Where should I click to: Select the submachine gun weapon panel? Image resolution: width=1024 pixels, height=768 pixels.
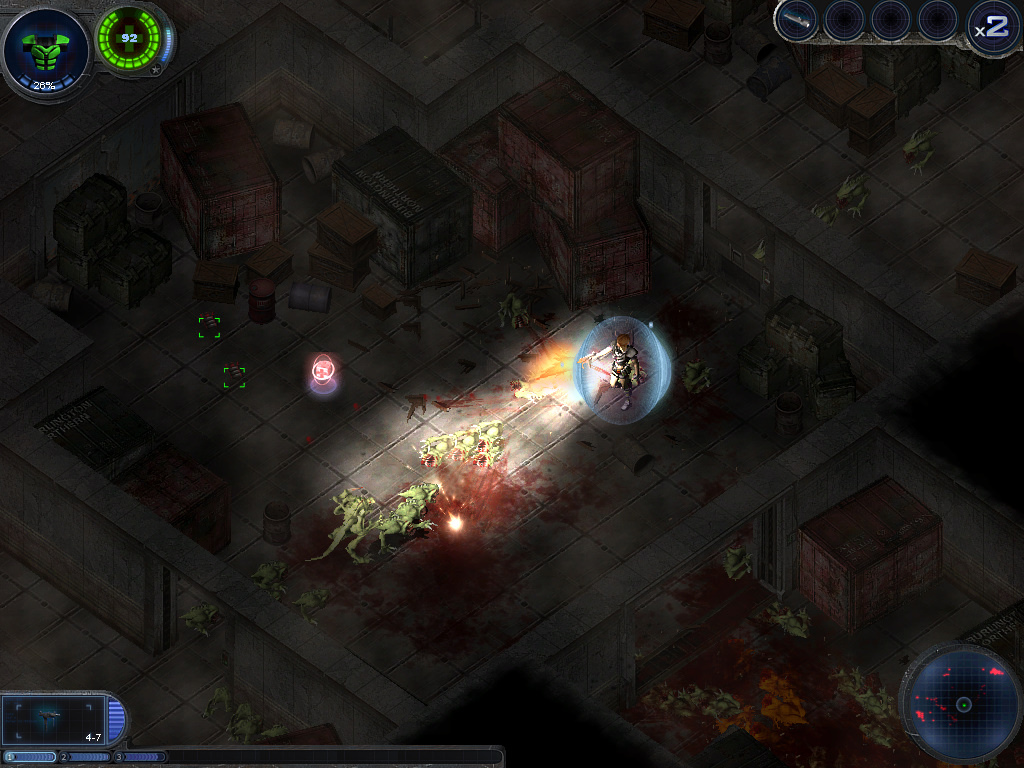point(52,718)
